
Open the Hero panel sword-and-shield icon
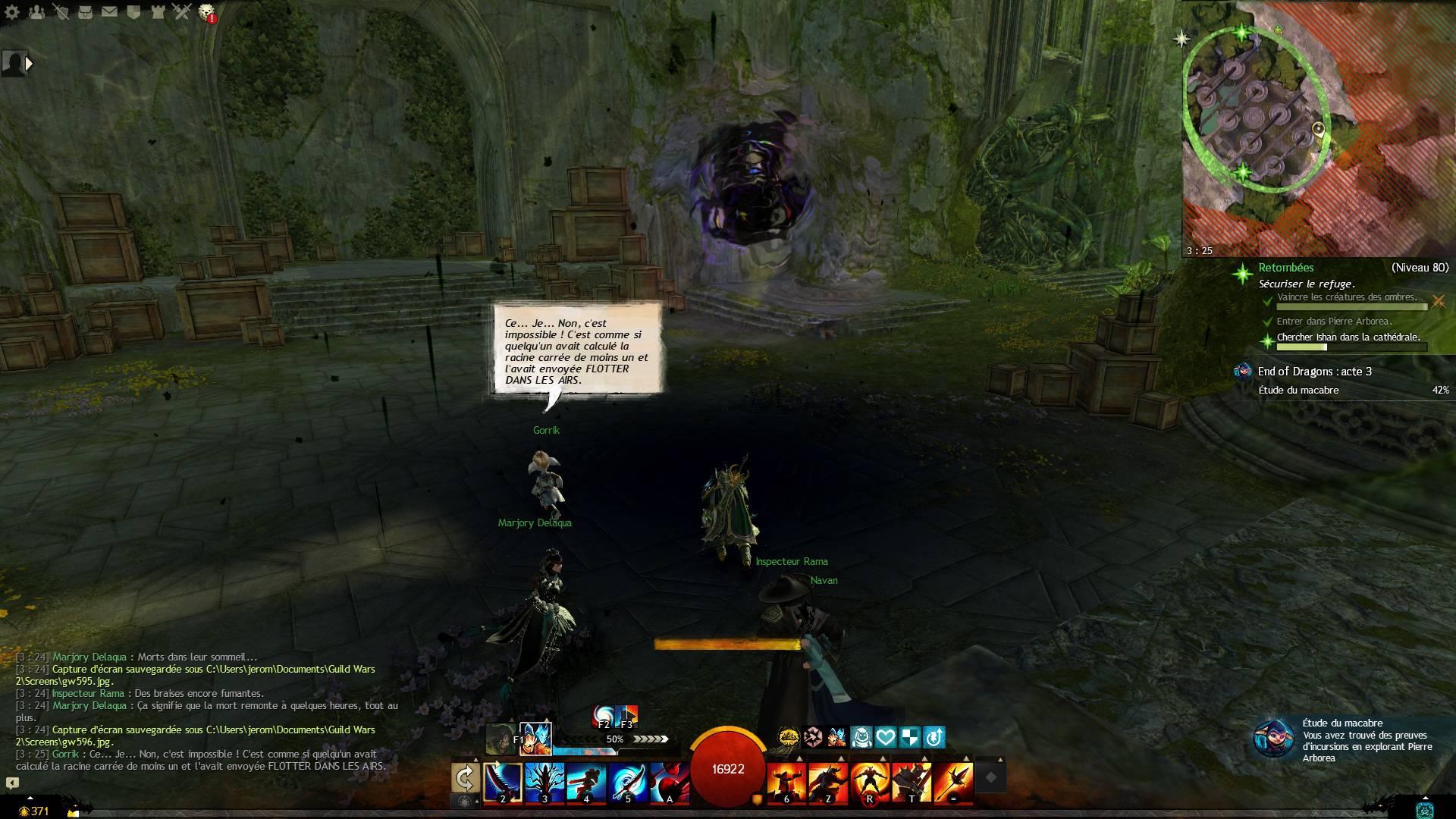click(61, 12)
